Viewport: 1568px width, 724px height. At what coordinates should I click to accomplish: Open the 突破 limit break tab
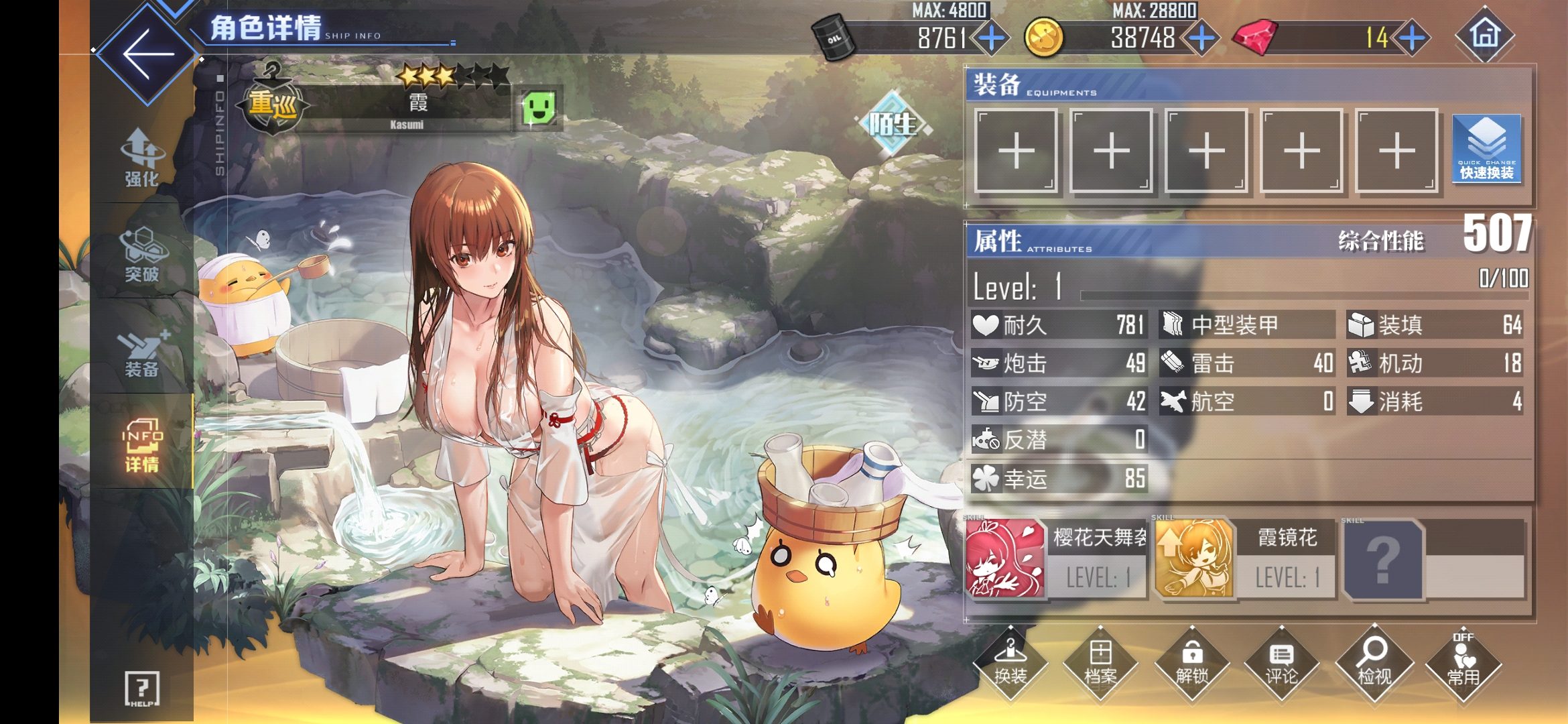tap(141, 255)
